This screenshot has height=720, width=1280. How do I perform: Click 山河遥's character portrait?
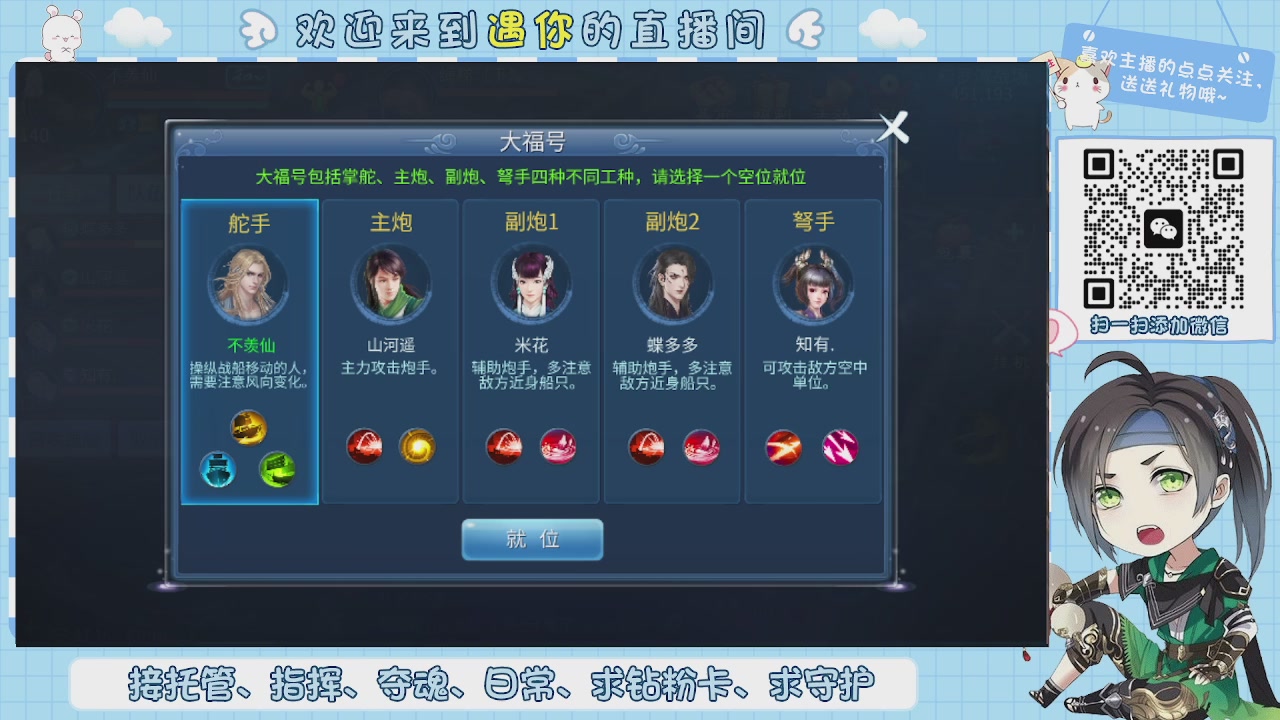click(391, 283)
